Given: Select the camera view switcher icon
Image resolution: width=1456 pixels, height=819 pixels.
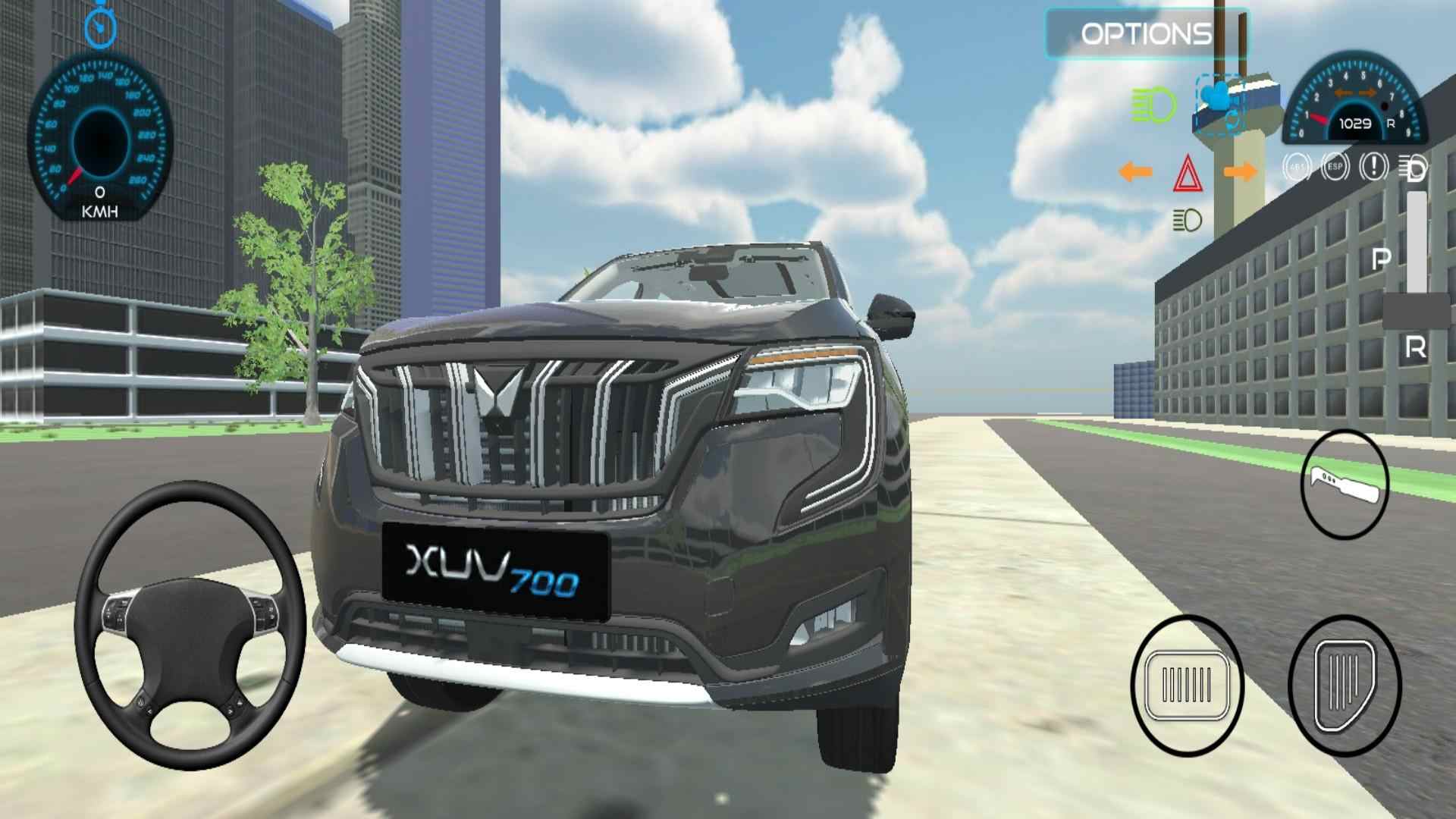Looking at the screenshot, I should 1218,101.
